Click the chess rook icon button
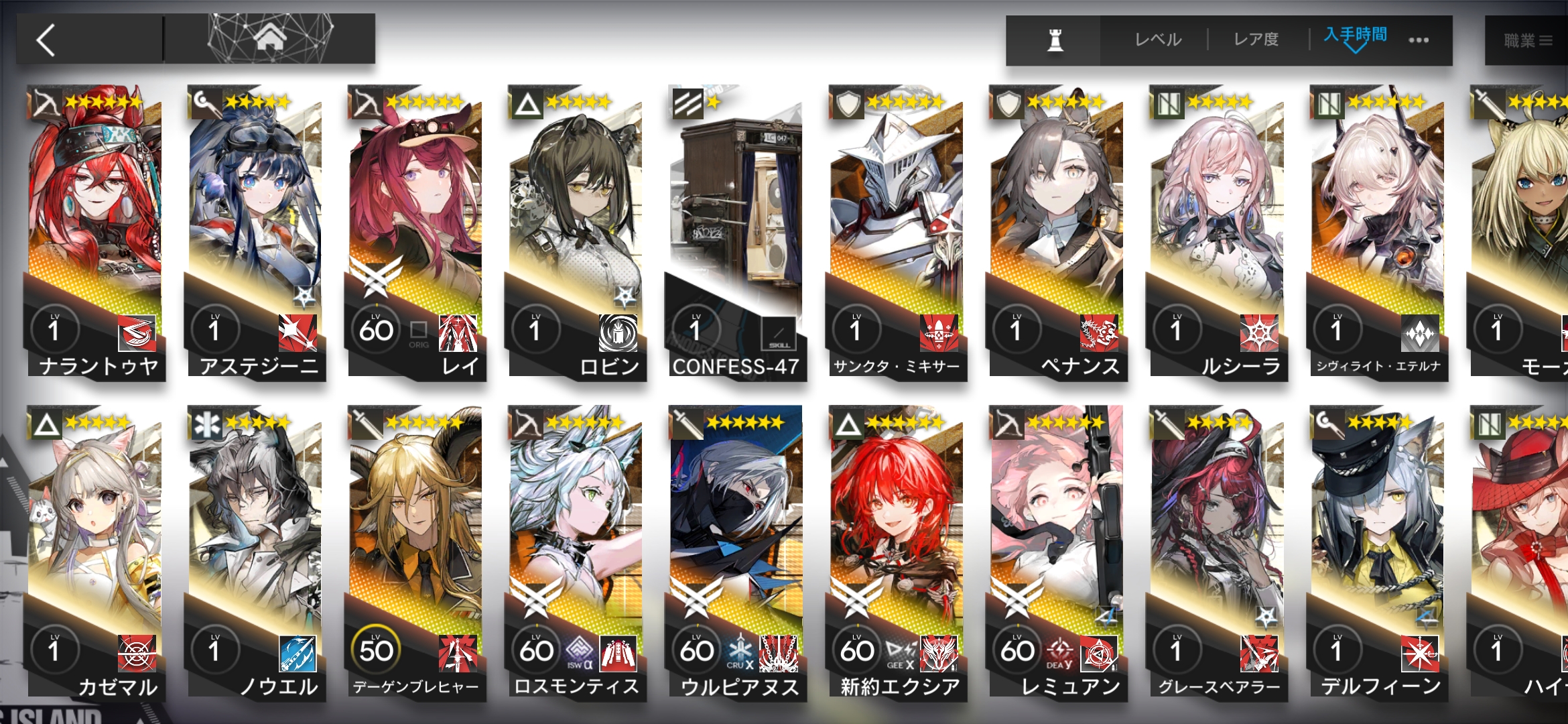 [1055, 40]
